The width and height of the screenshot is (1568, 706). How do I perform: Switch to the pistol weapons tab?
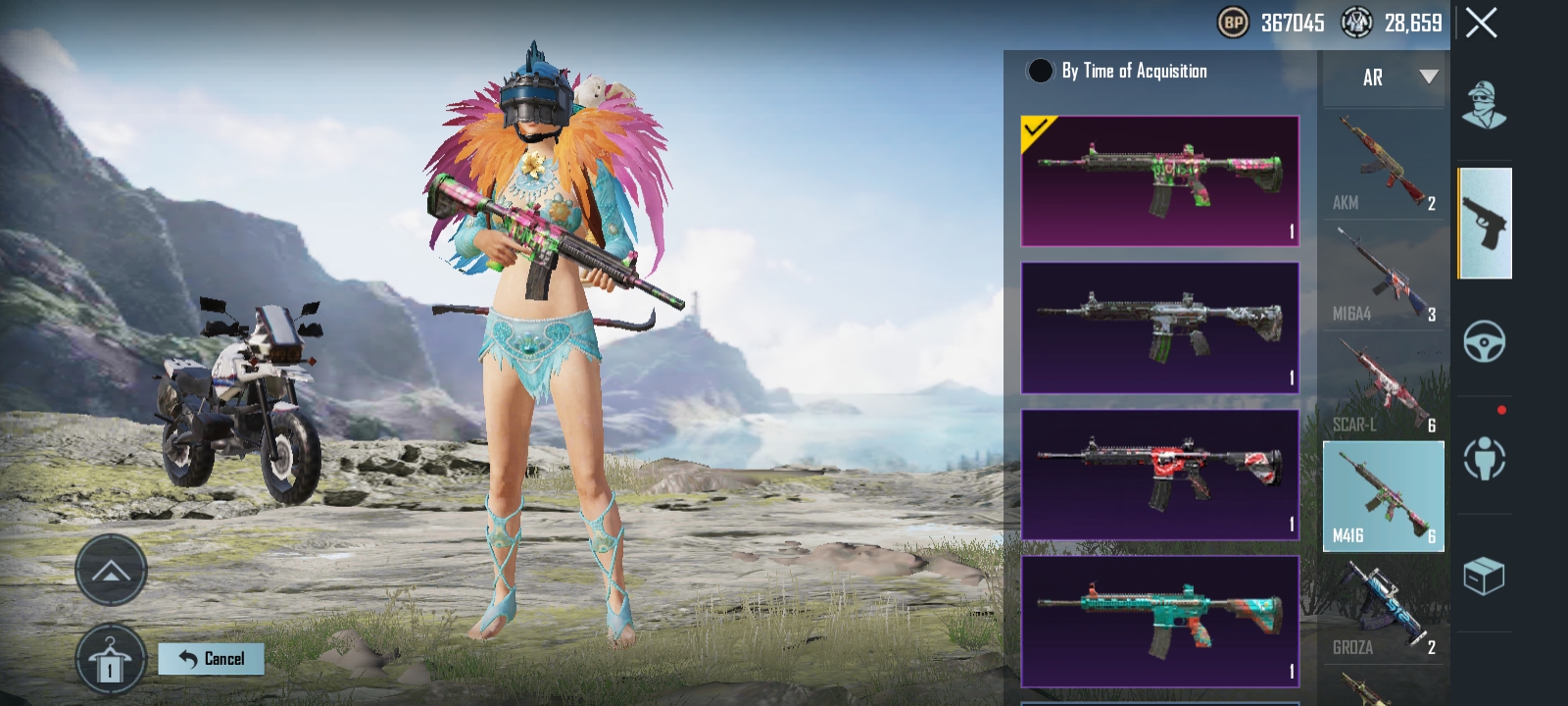coord(1485,224)
